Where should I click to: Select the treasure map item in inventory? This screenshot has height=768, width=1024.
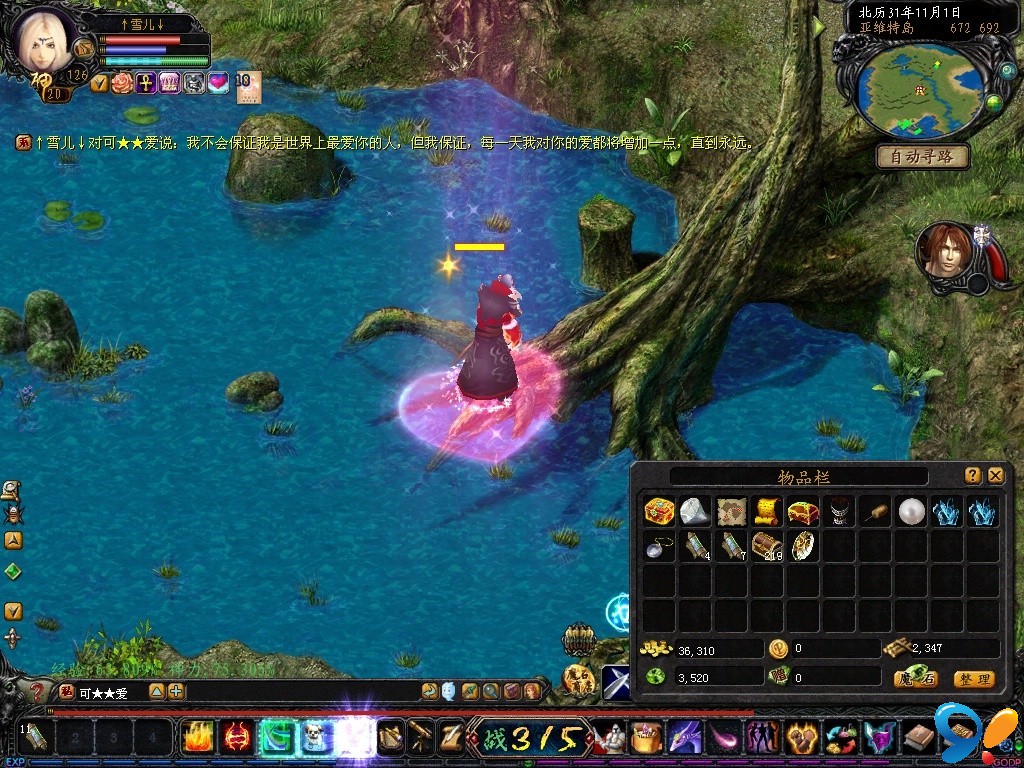731,512
